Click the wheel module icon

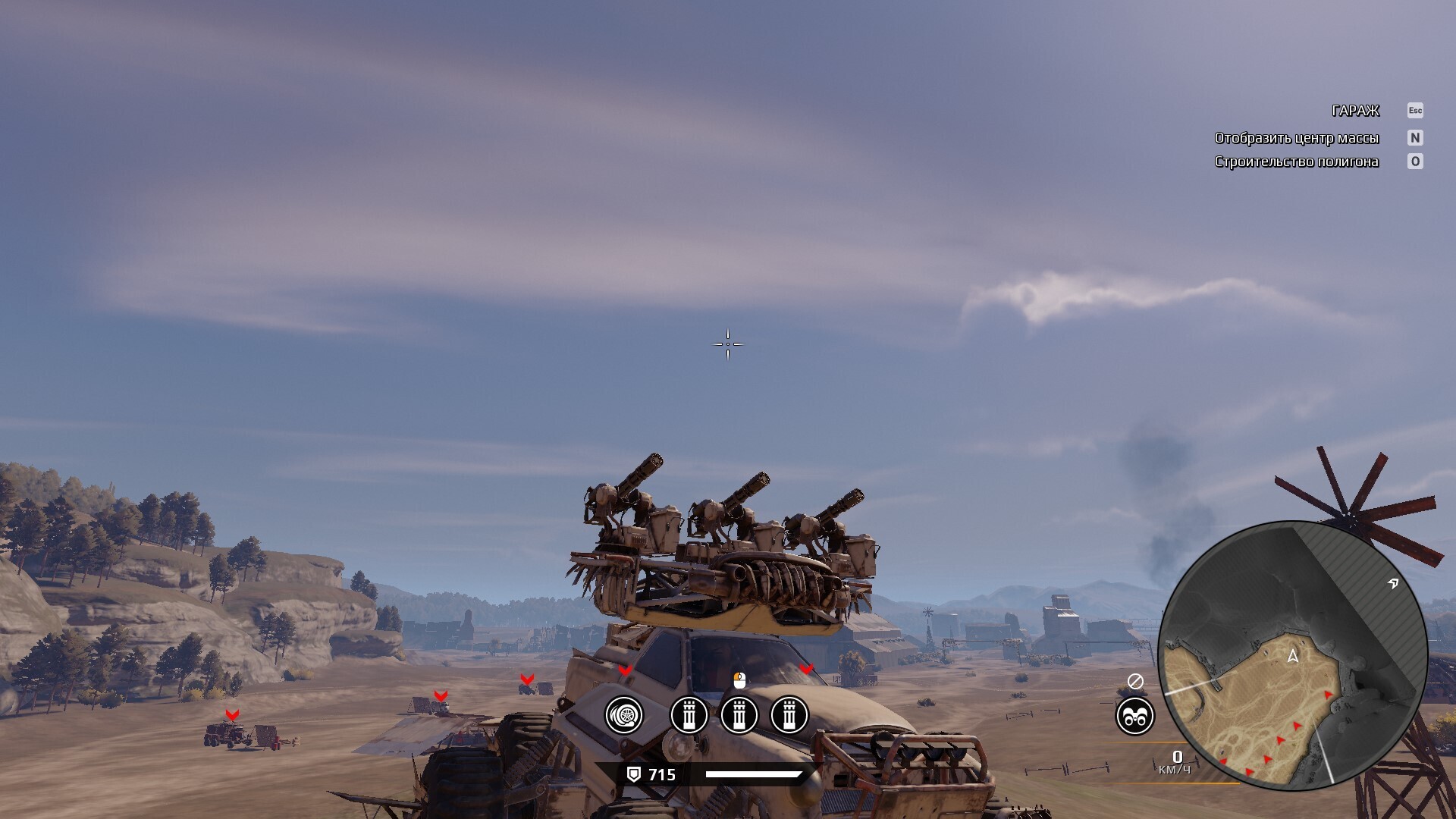(624, 715)
